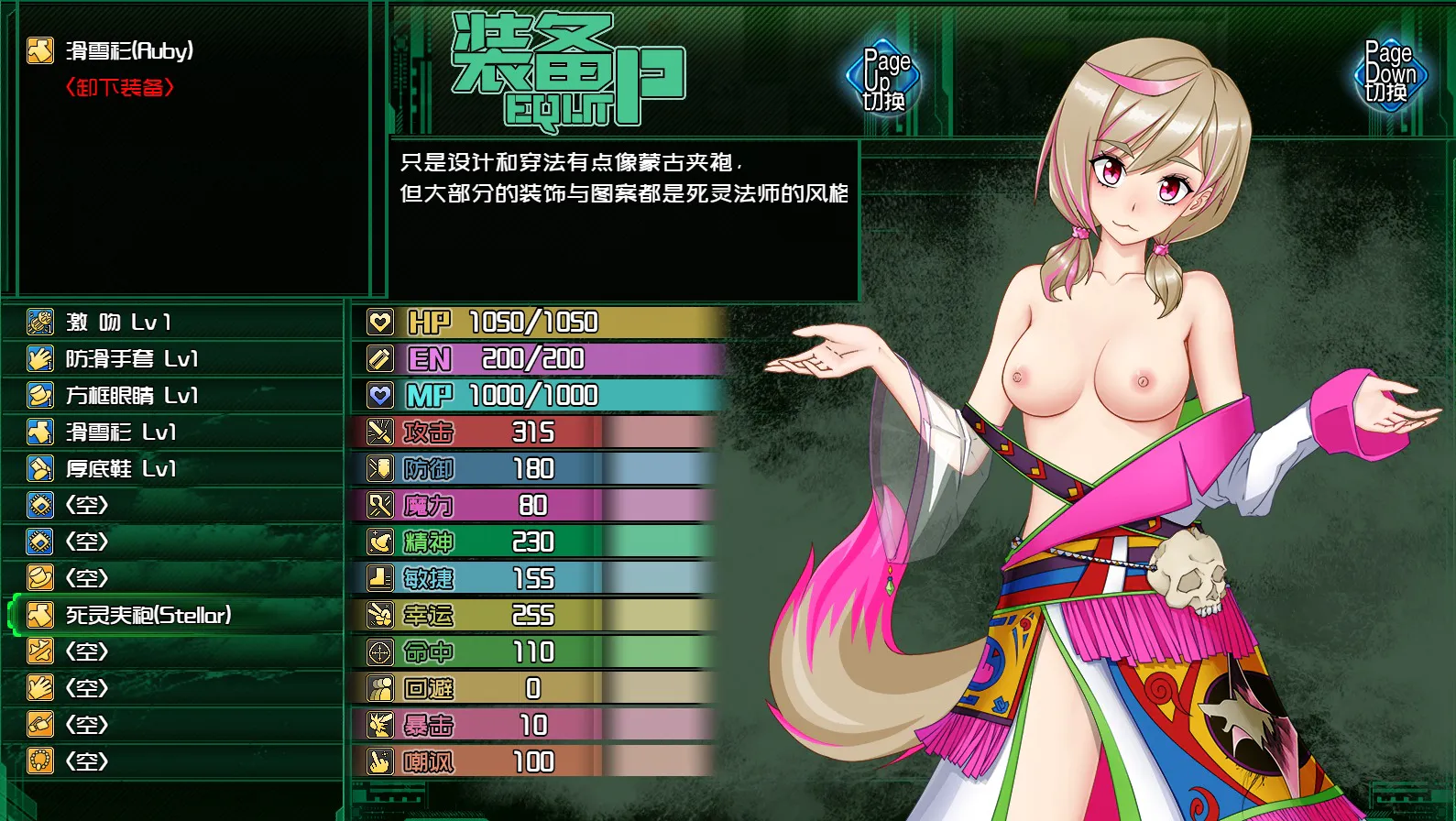Choose the red 〈卸下装备〉 unequip option

(x=119, y=88)
